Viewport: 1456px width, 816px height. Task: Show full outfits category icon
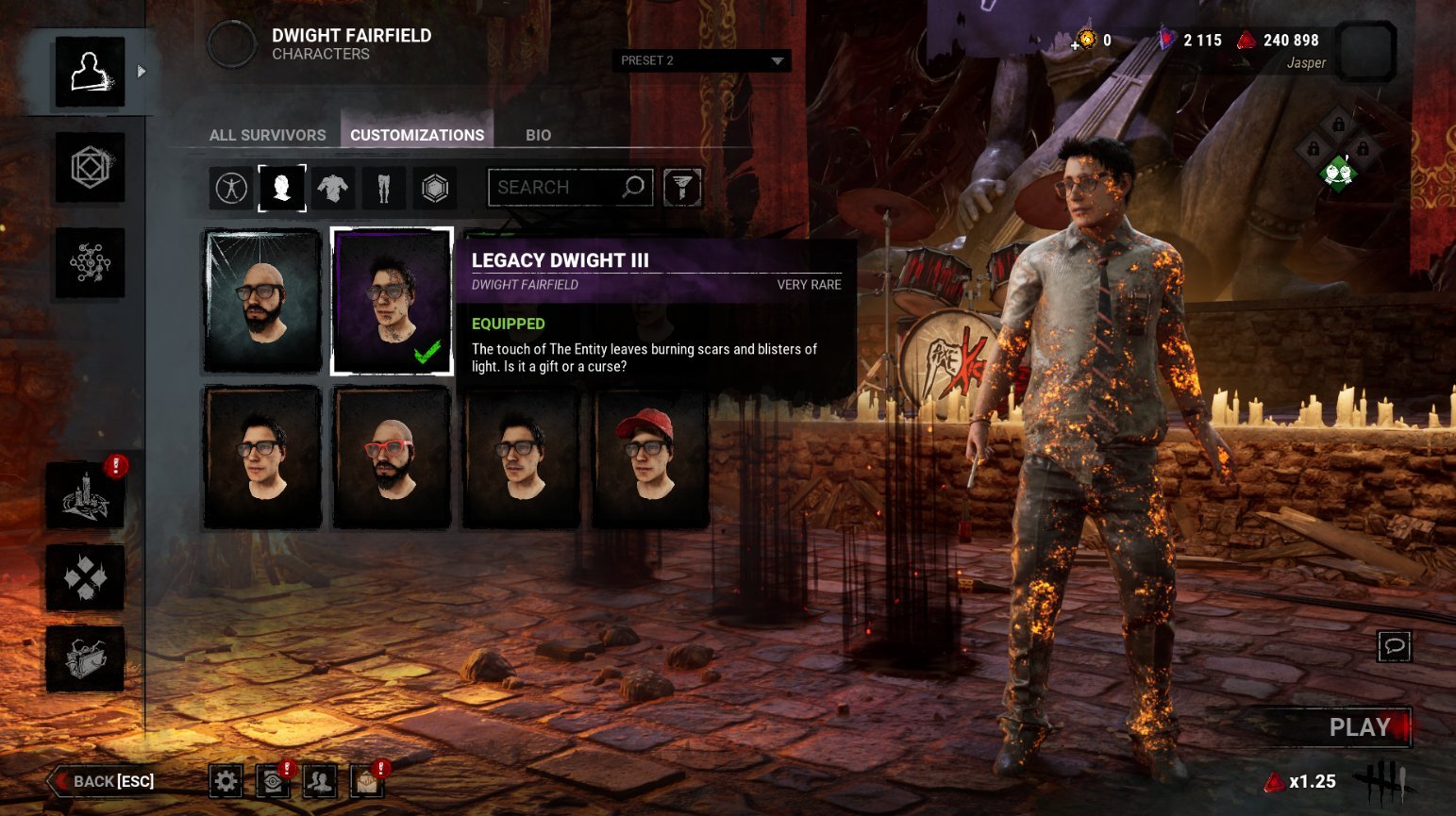(231, 188)
